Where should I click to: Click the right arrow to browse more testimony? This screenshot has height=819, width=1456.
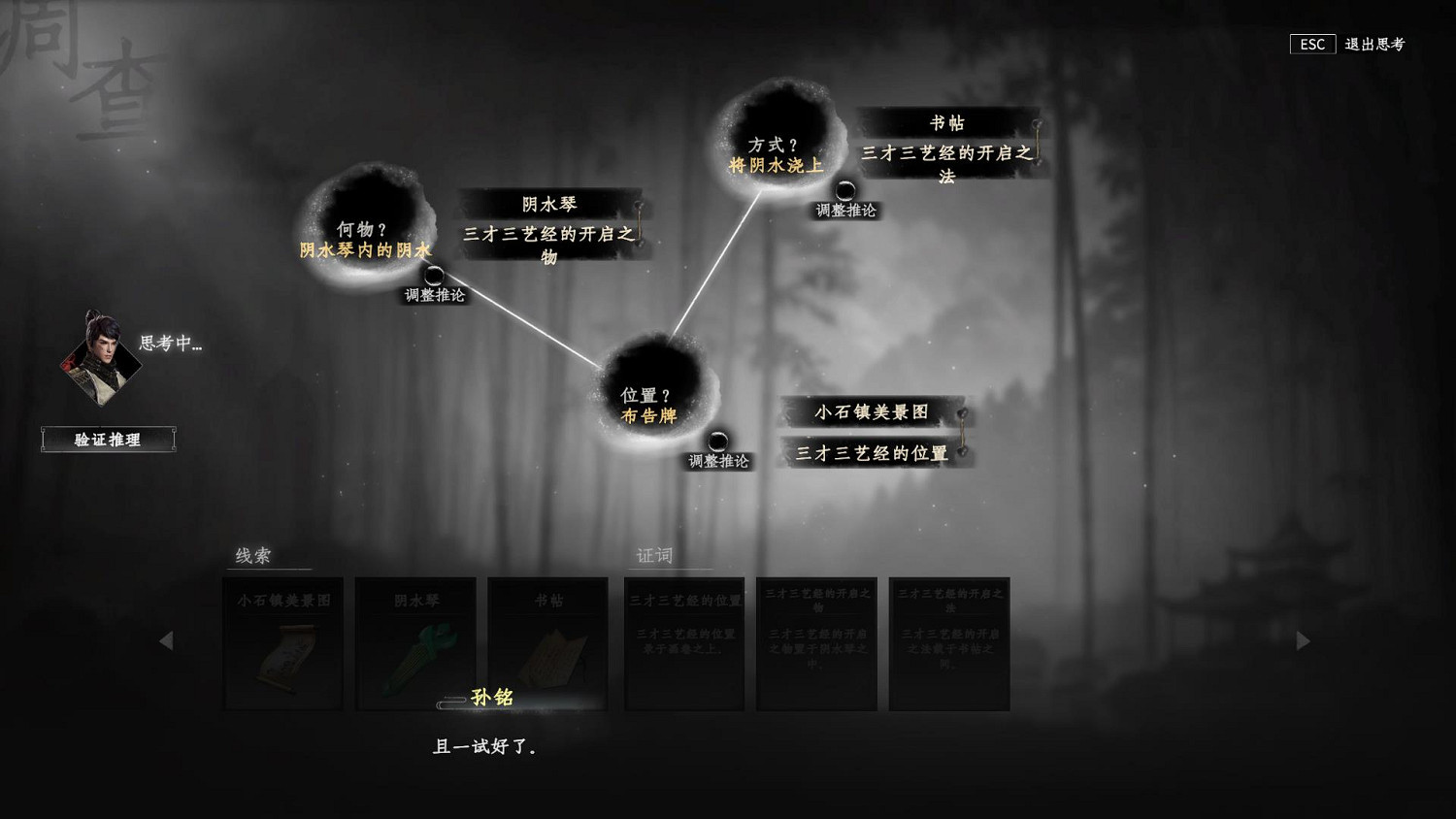click(x=1305, y=641)
